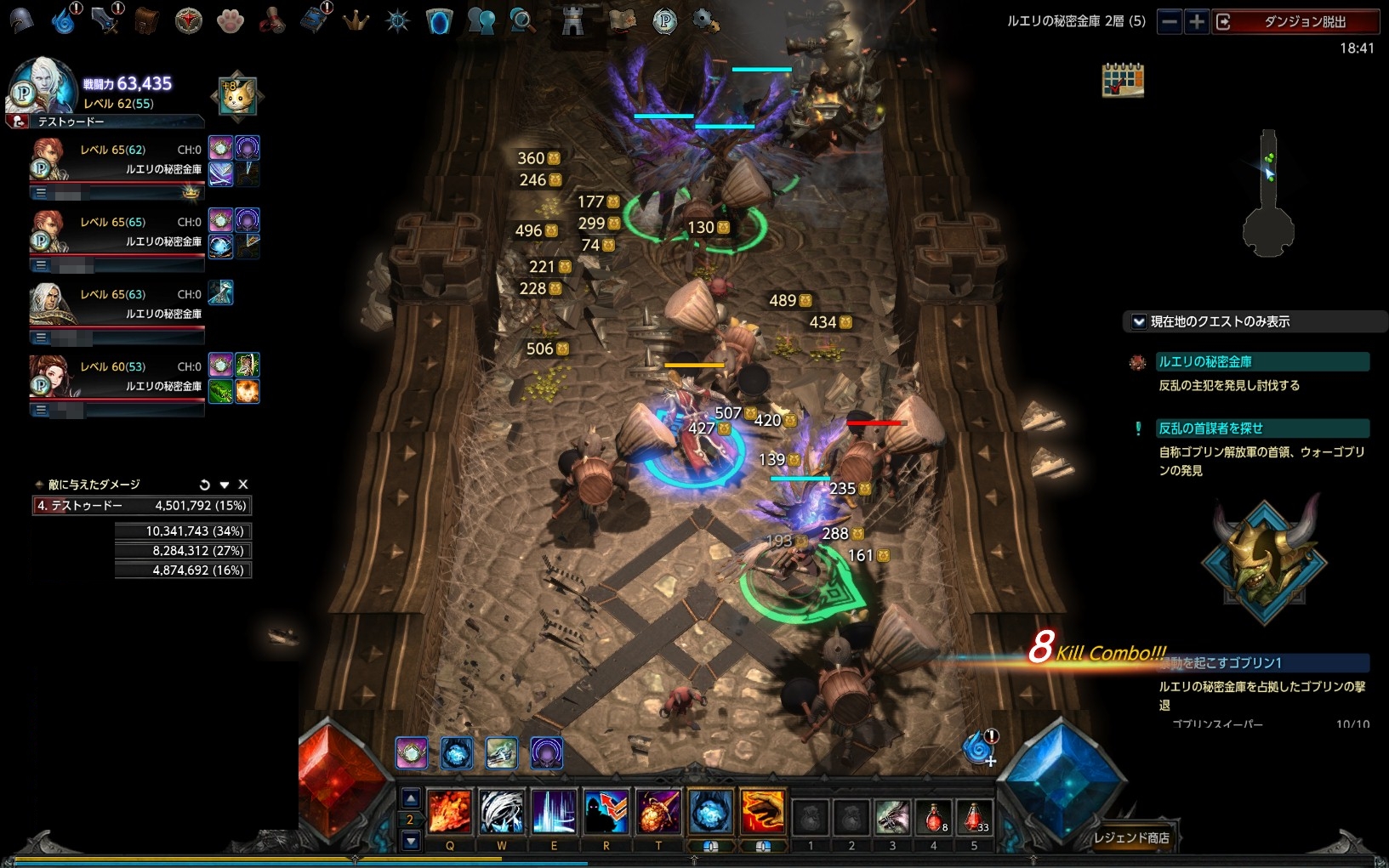This screenshot has width=1389, height=868.
Task: Toggle 現在地のクエストのみ表示 quest filter dropdown
Action: 1139,321
